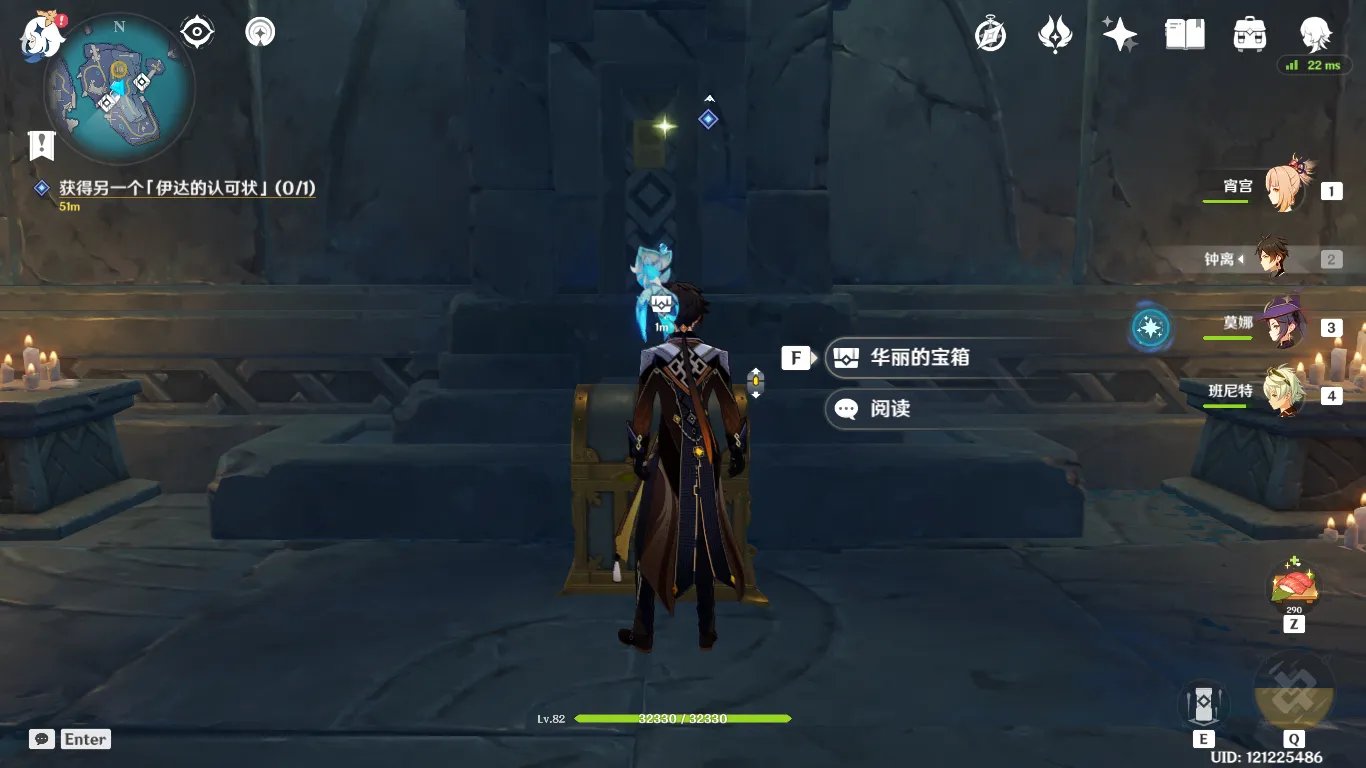This screenshot has height=768, width=1366.
Task: Open the 华丽的宝箱 chest option
Action: tap(918, 357)
